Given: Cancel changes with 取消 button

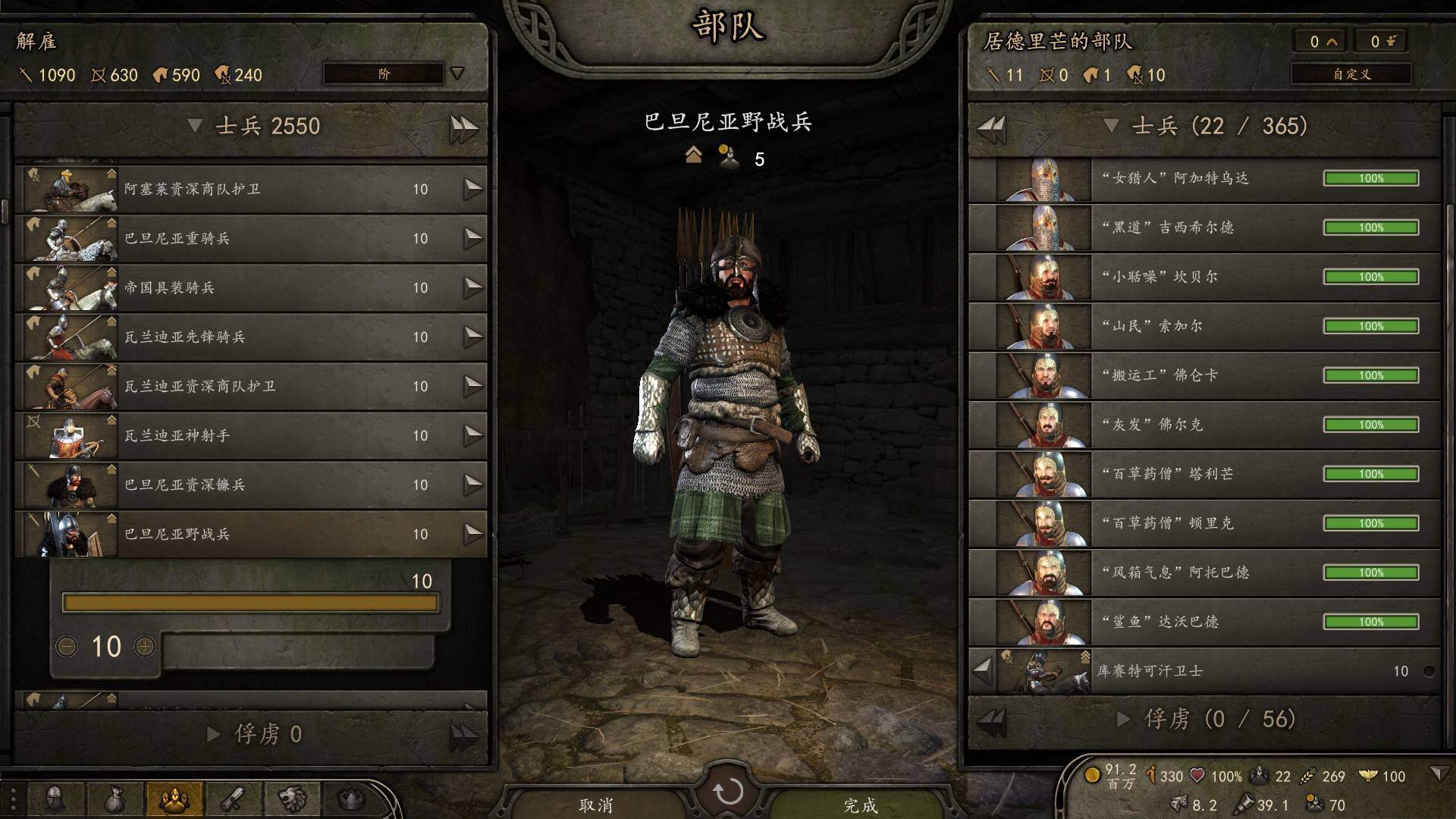Looking at the screenshot, I should tap(596, 804).
